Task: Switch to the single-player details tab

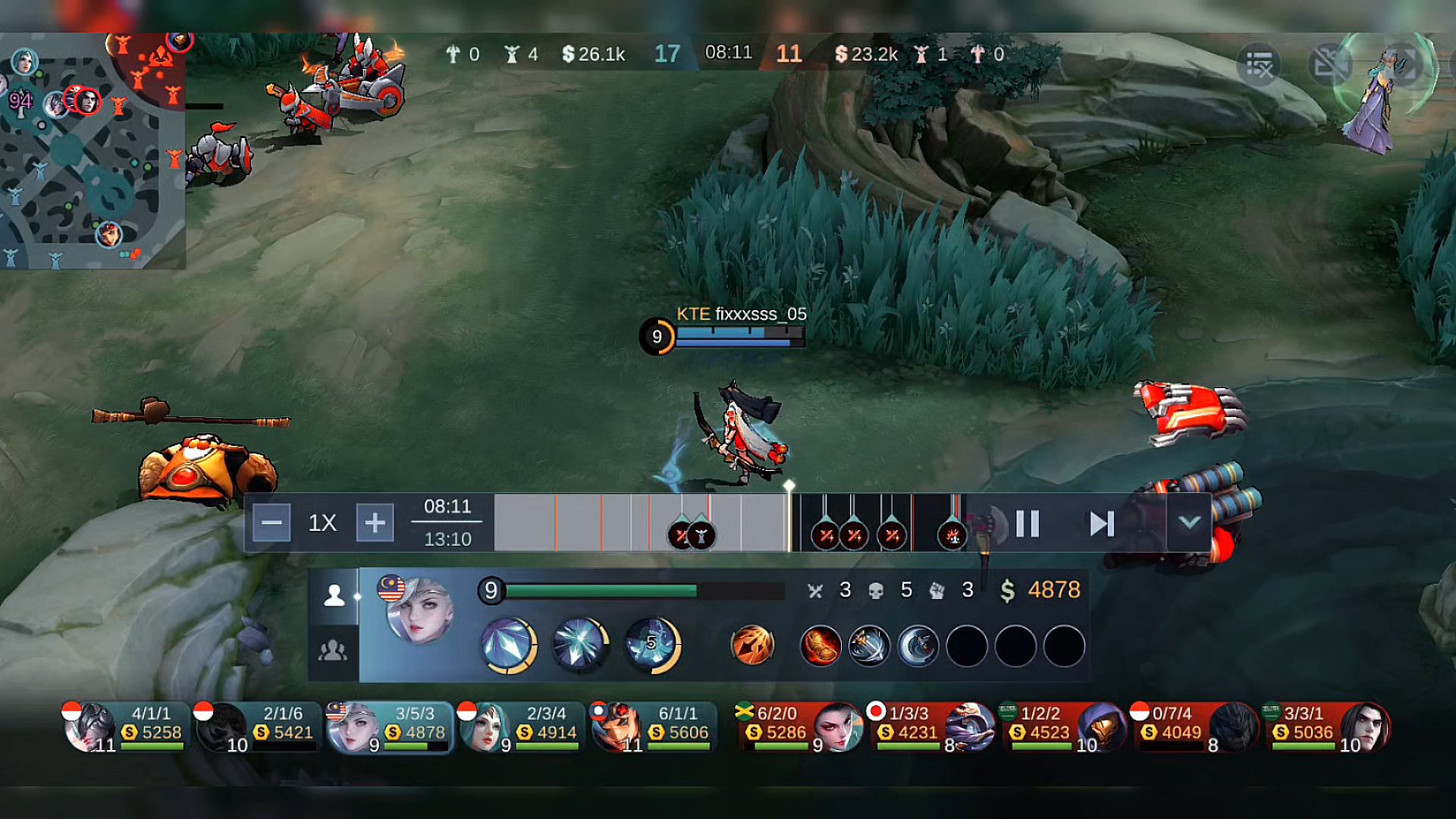Action: pyautogui.click(x=334, y=596)
